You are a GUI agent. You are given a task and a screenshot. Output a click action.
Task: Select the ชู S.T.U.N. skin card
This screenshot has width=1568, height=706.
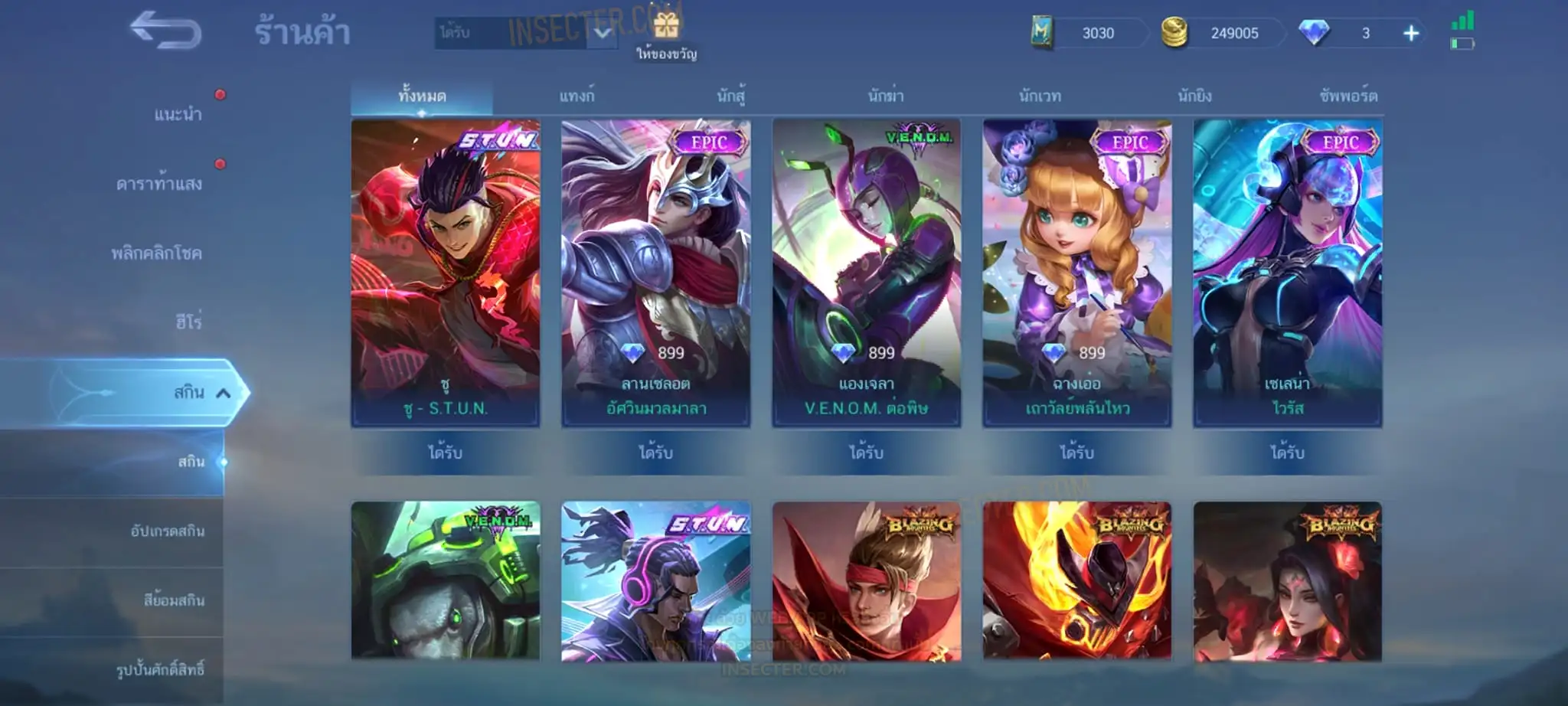(446, 272)
